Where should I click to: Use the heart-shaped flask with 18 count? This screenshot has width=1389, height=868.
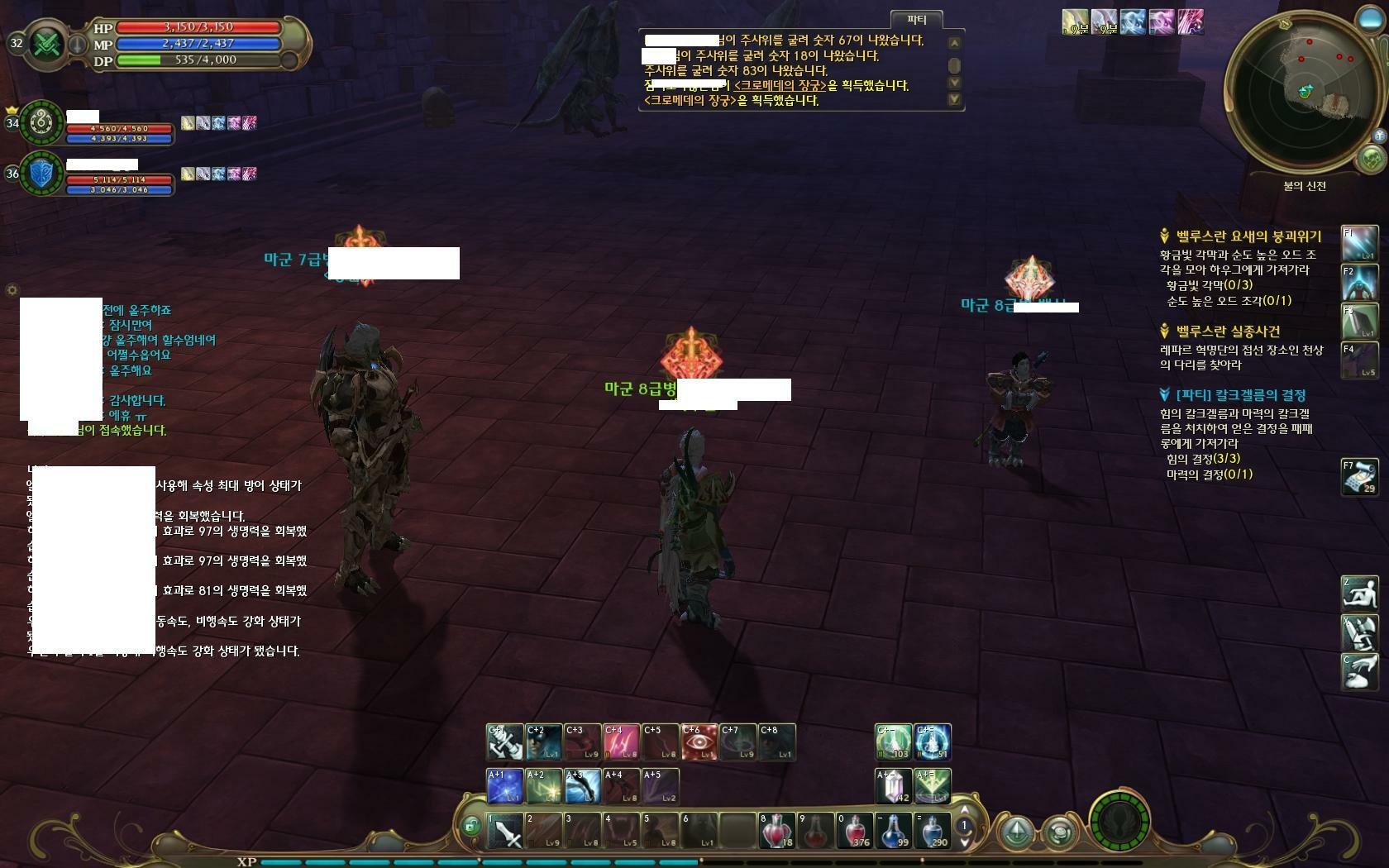(x=776, y=831)
